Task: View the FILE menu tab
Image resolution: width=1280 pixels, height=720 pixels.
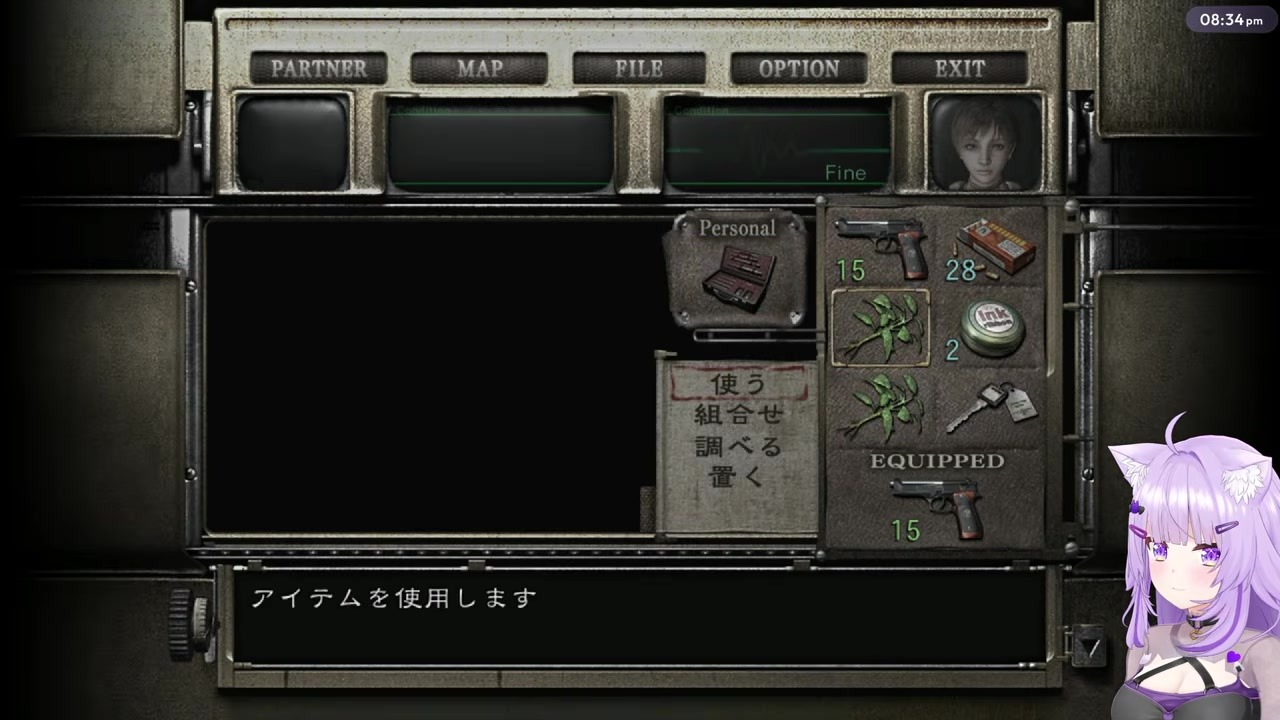Action: click(x=639, y=68)
